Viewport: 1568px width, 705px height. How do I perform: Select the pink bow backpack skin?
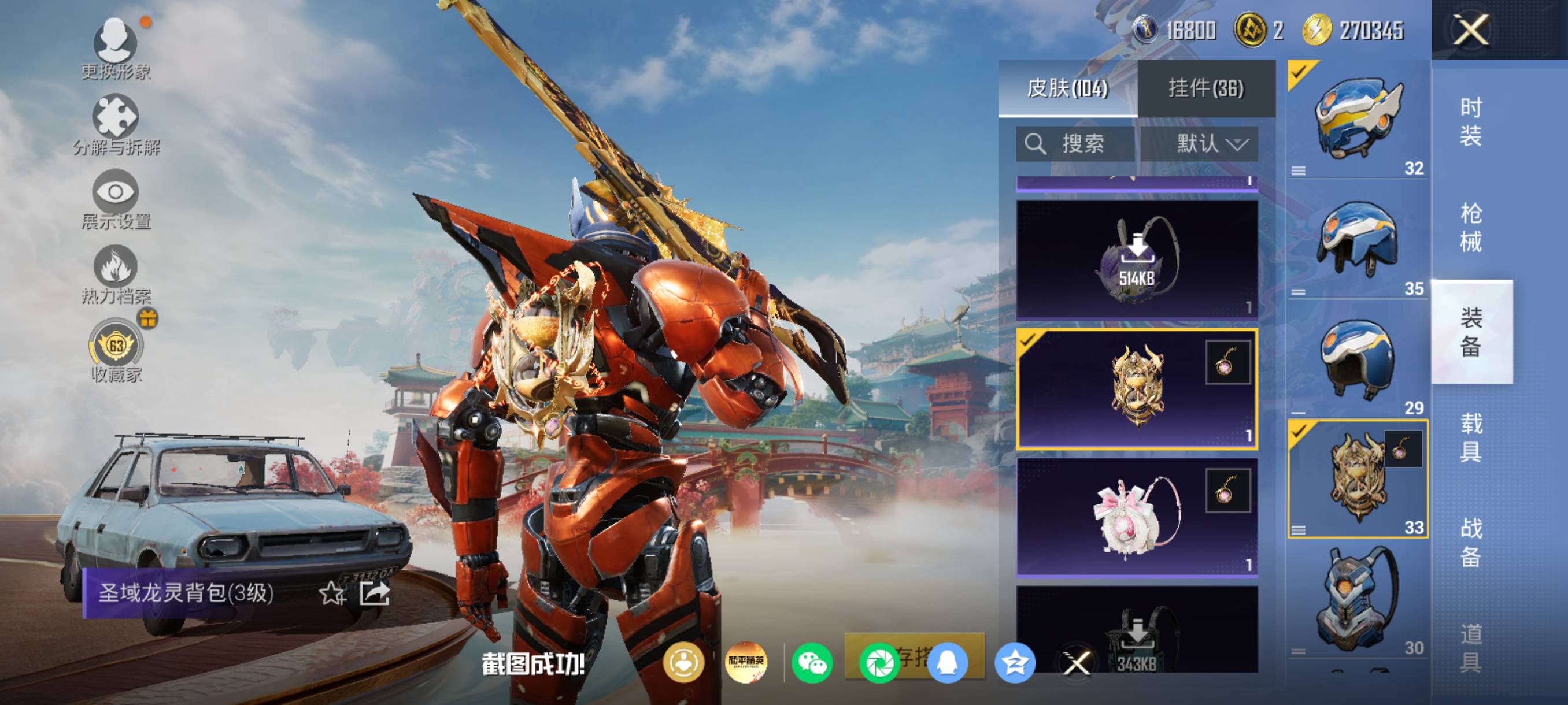pyautogui.click(x=1137, y=517)
